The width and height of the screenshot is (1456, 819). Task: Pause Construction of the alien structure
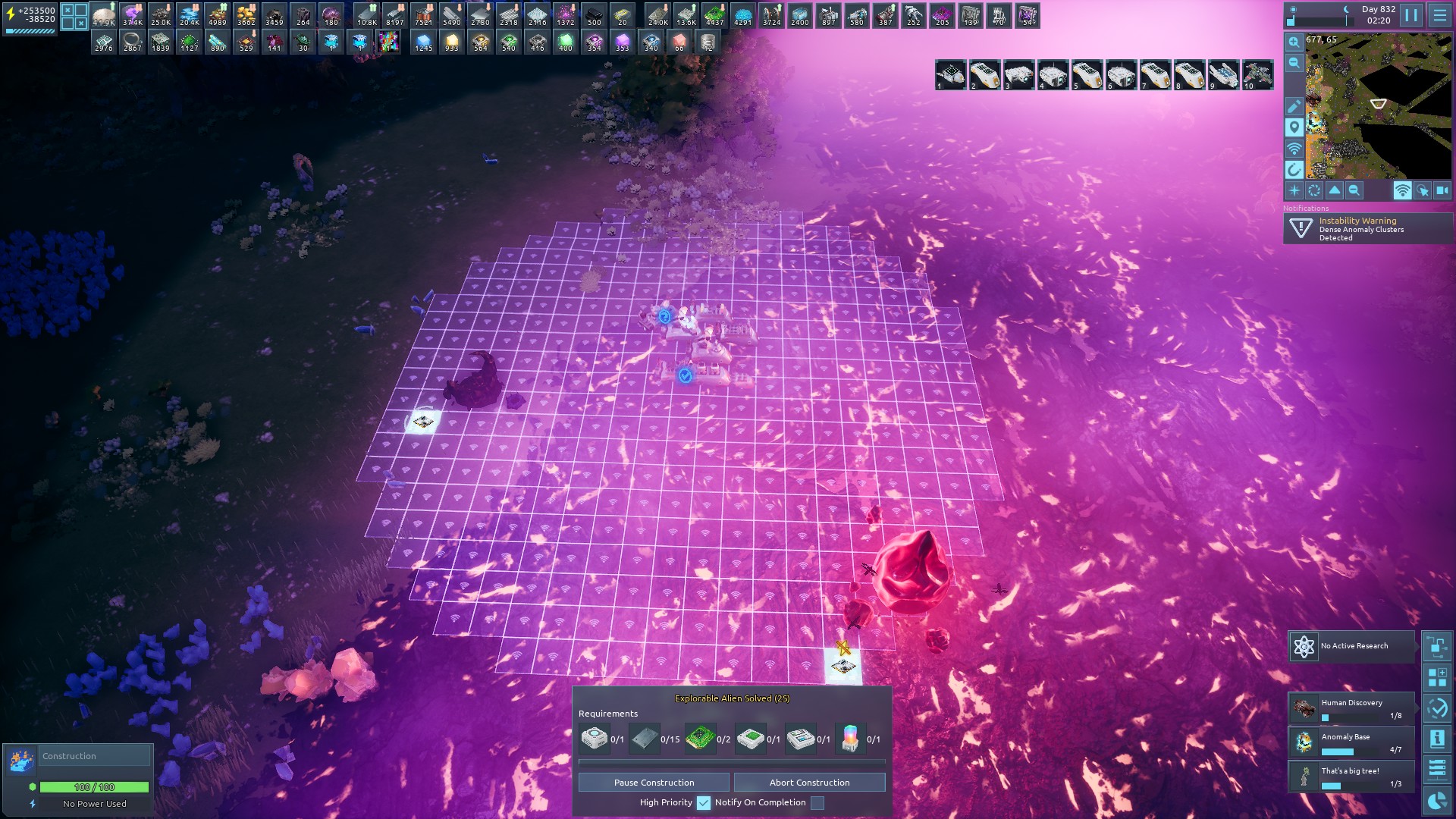(654, 783)
